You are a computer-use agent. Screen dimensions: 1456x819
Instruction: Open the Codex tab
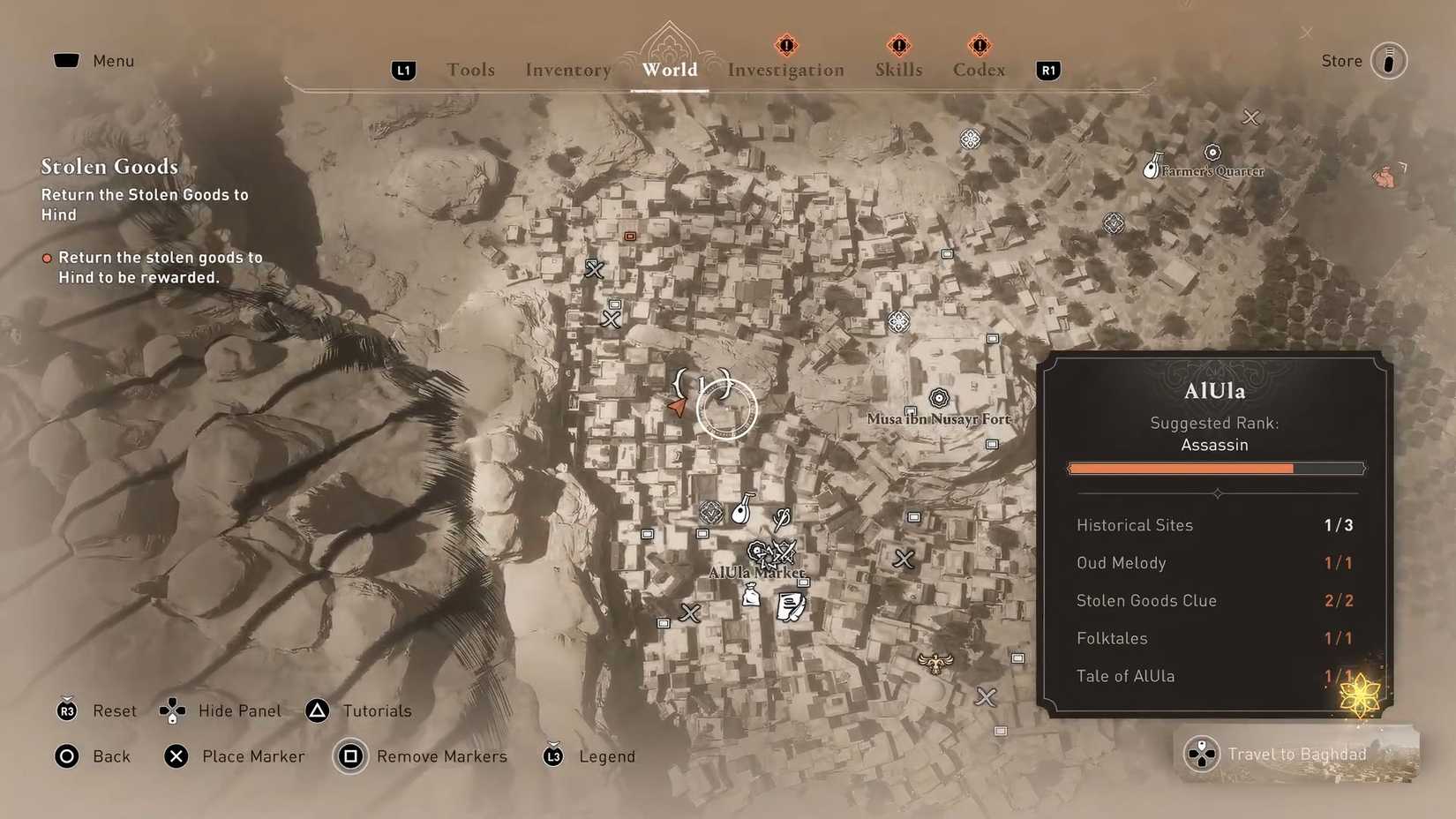click(978, 70)
